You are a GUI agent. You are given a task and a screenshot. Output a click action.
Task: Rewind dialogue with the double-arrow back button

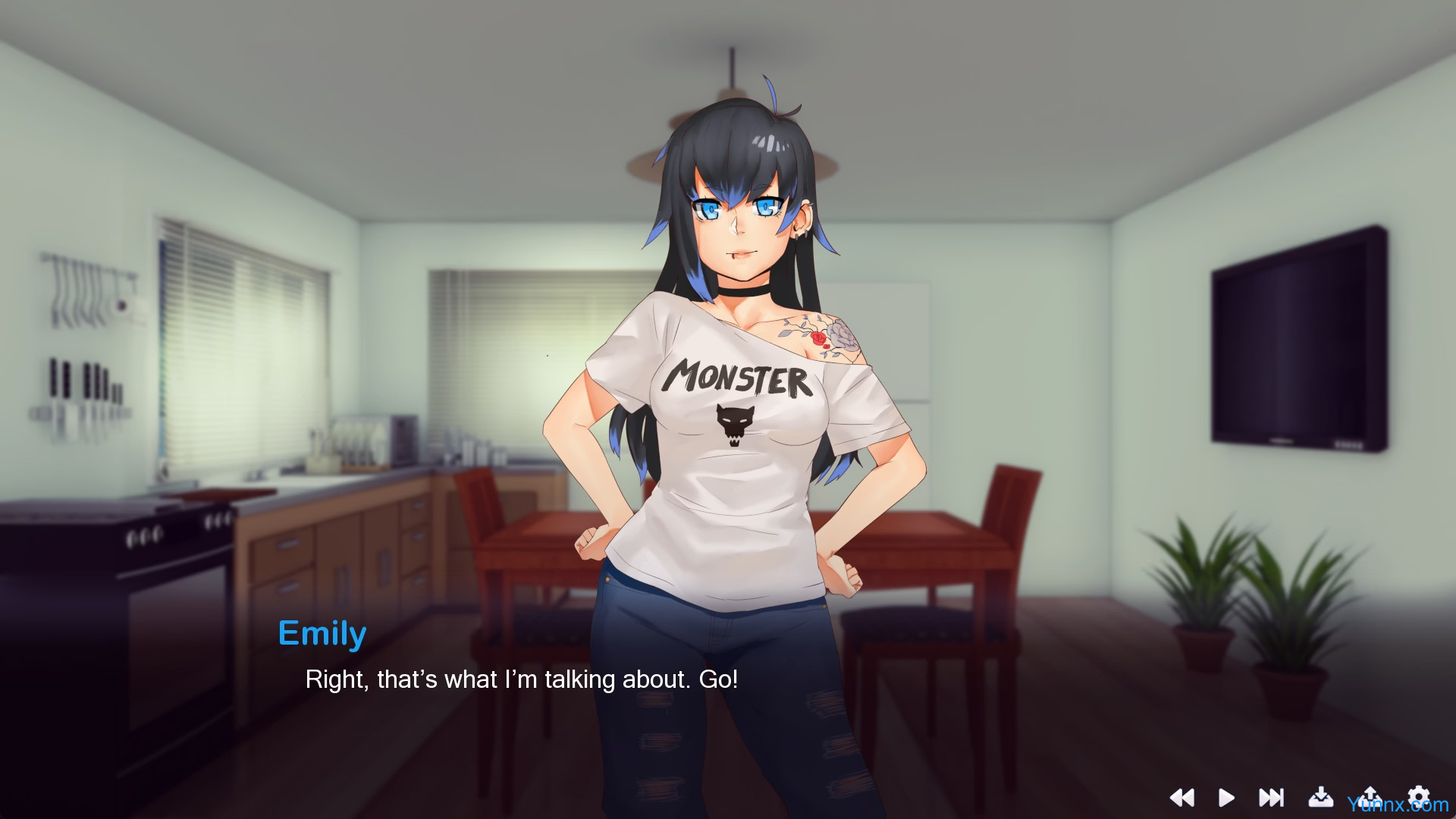[1181, 797]
